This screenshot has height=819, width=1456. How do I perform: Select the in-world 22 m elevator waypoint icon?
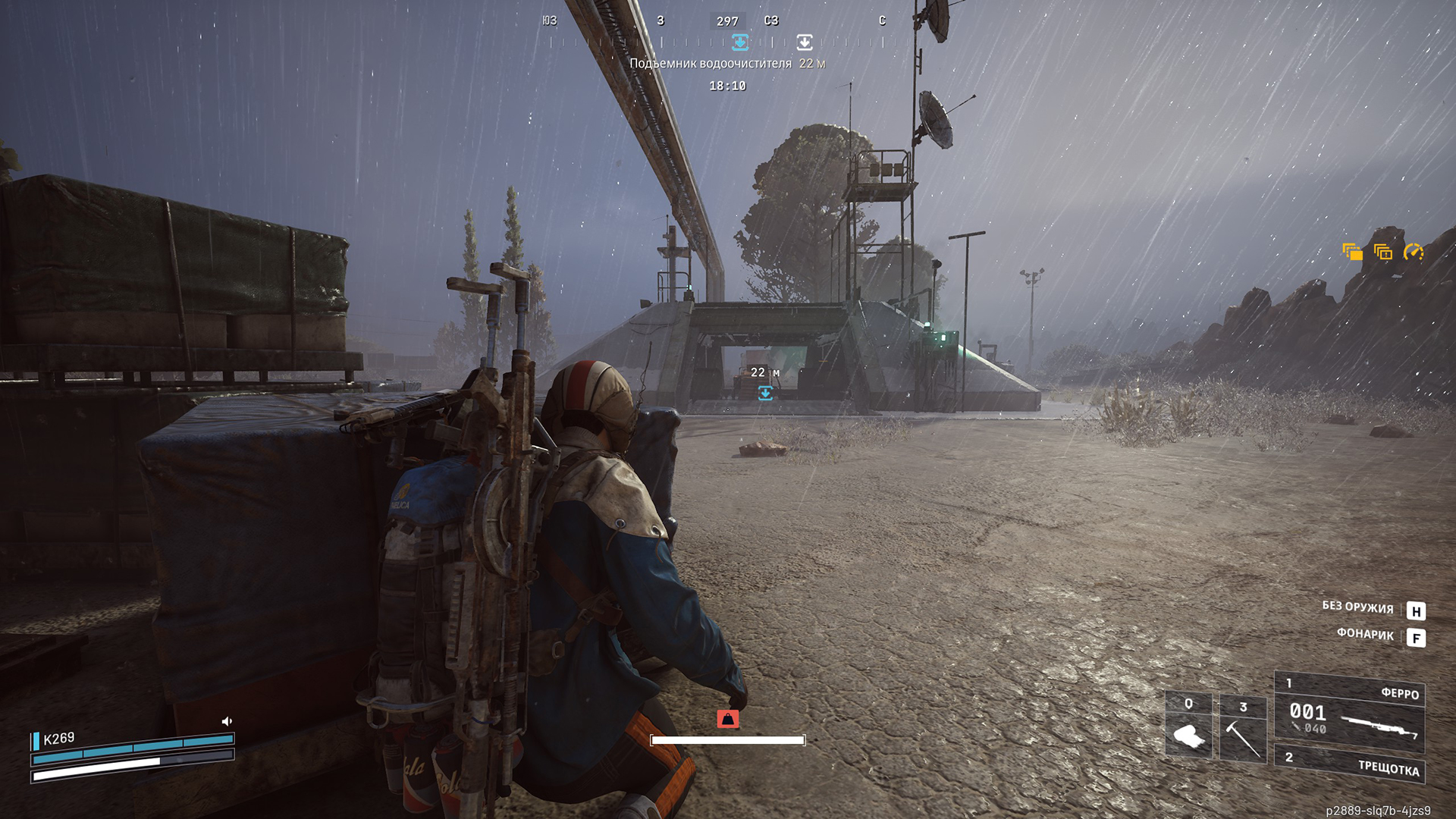click(765, 392)
